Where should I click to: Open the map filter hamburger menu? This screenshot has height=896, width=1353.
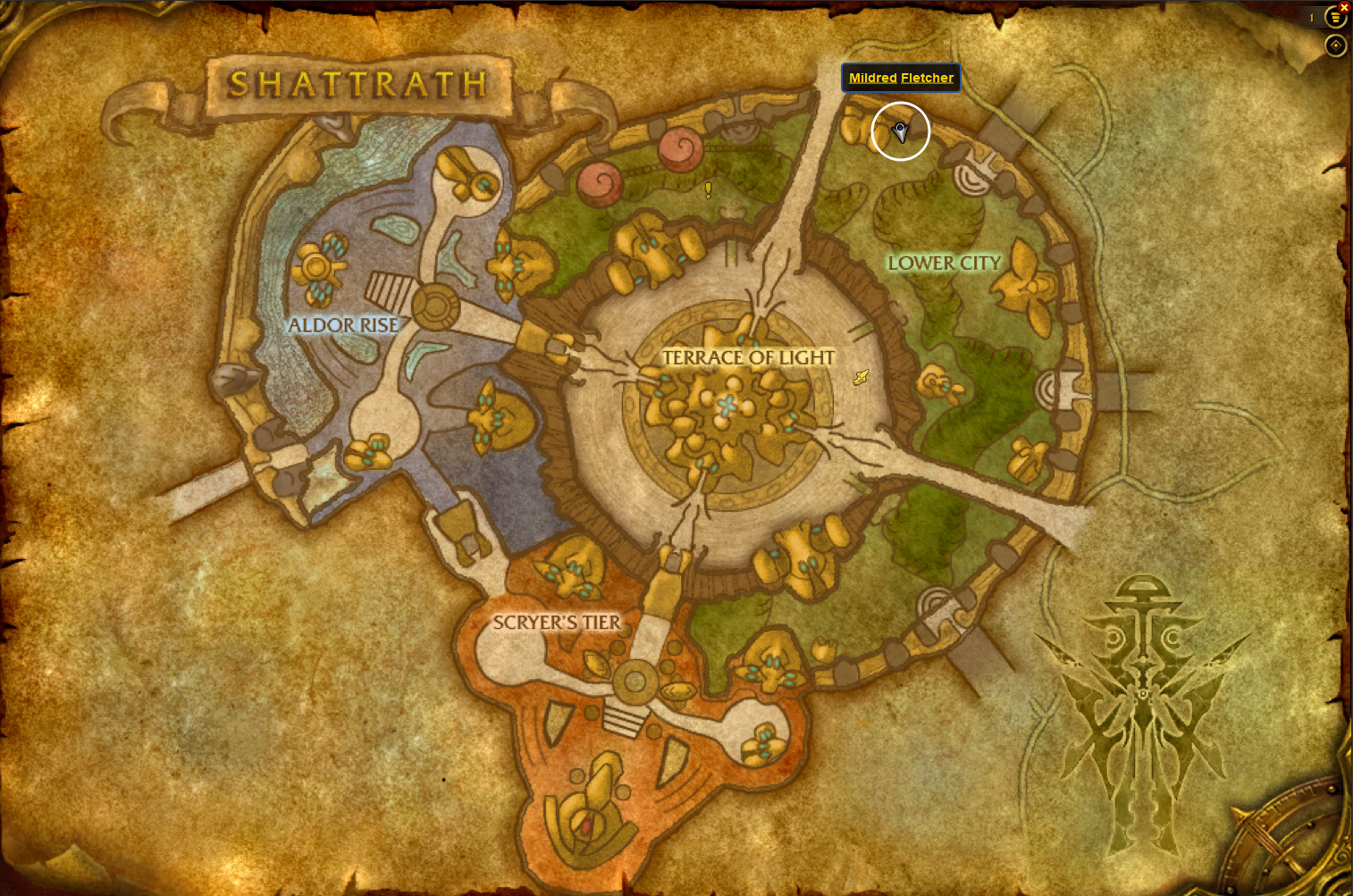tap(1335, 17)
